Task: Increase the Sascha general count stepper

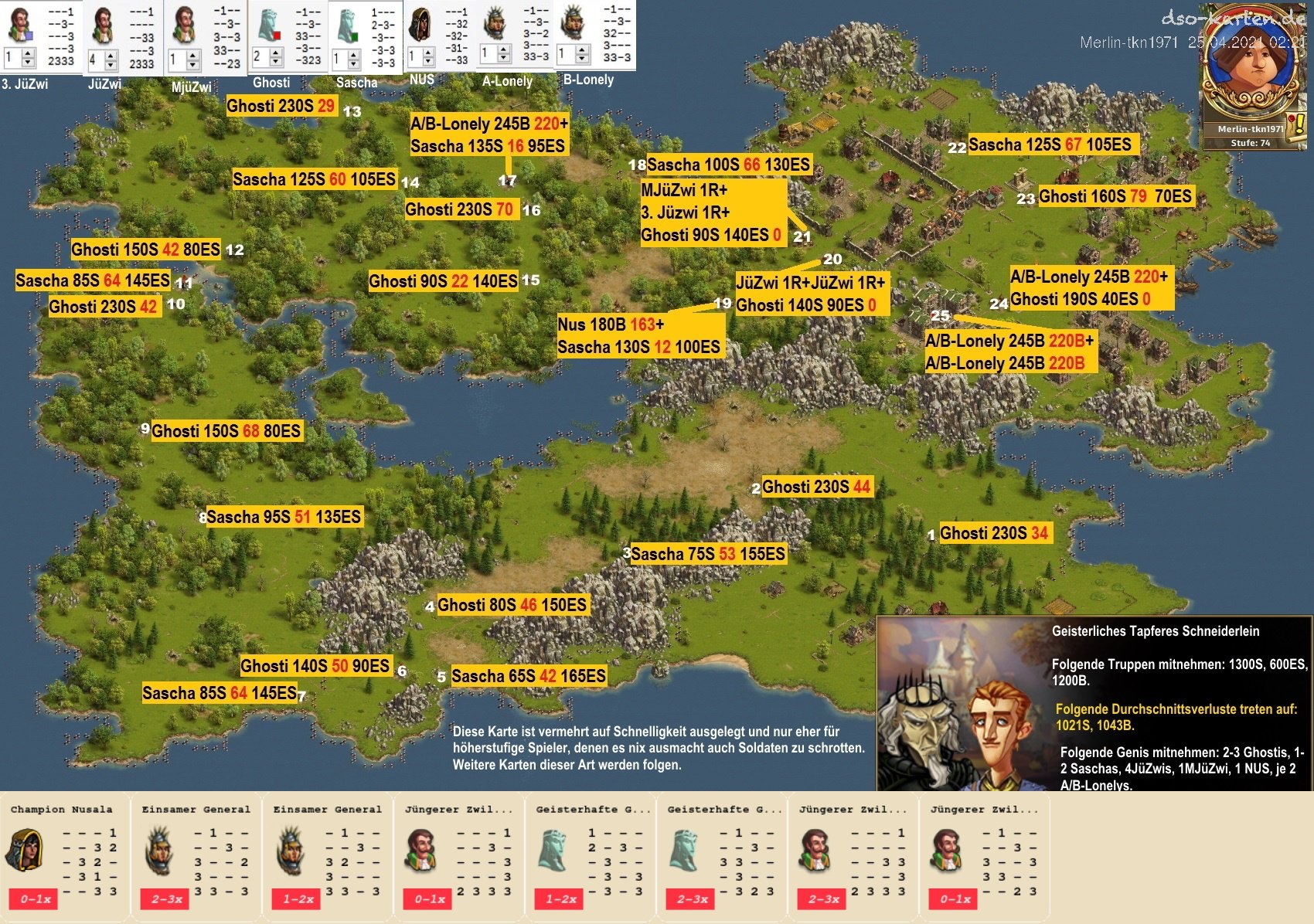Action: [353, 54]
